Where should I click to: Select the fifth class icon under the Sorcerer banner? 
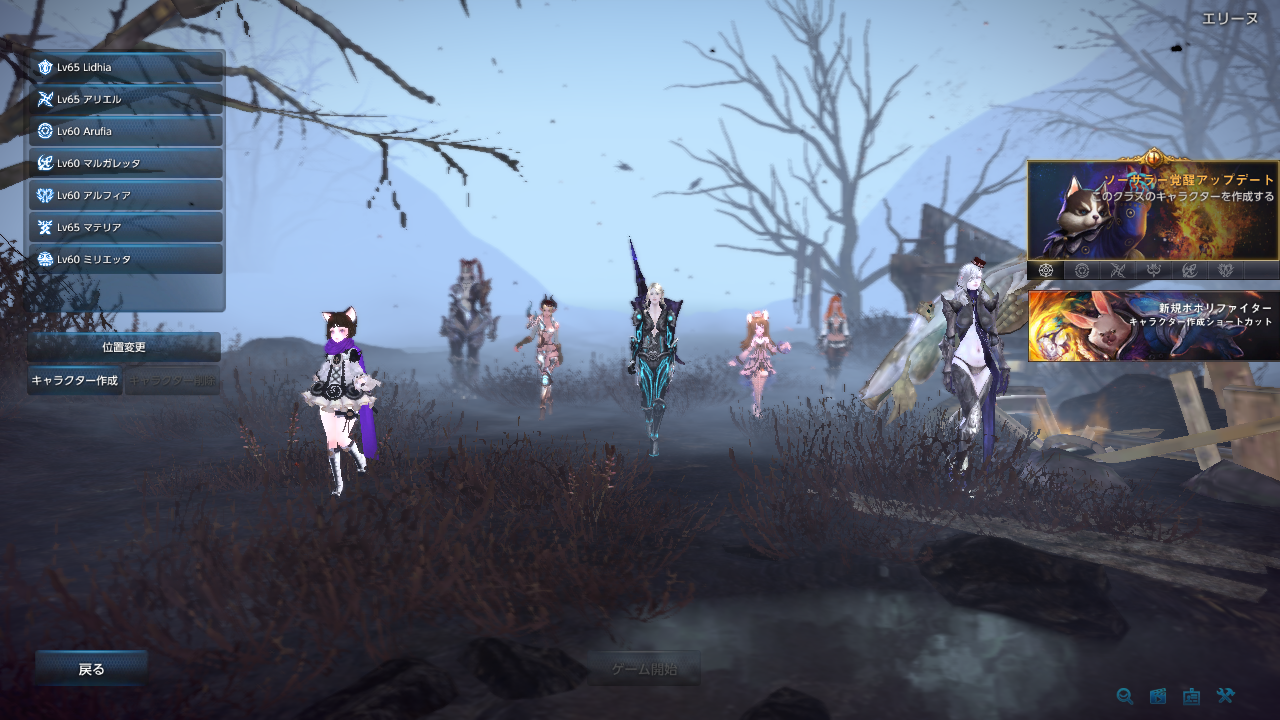click(x=1189, y=270)
